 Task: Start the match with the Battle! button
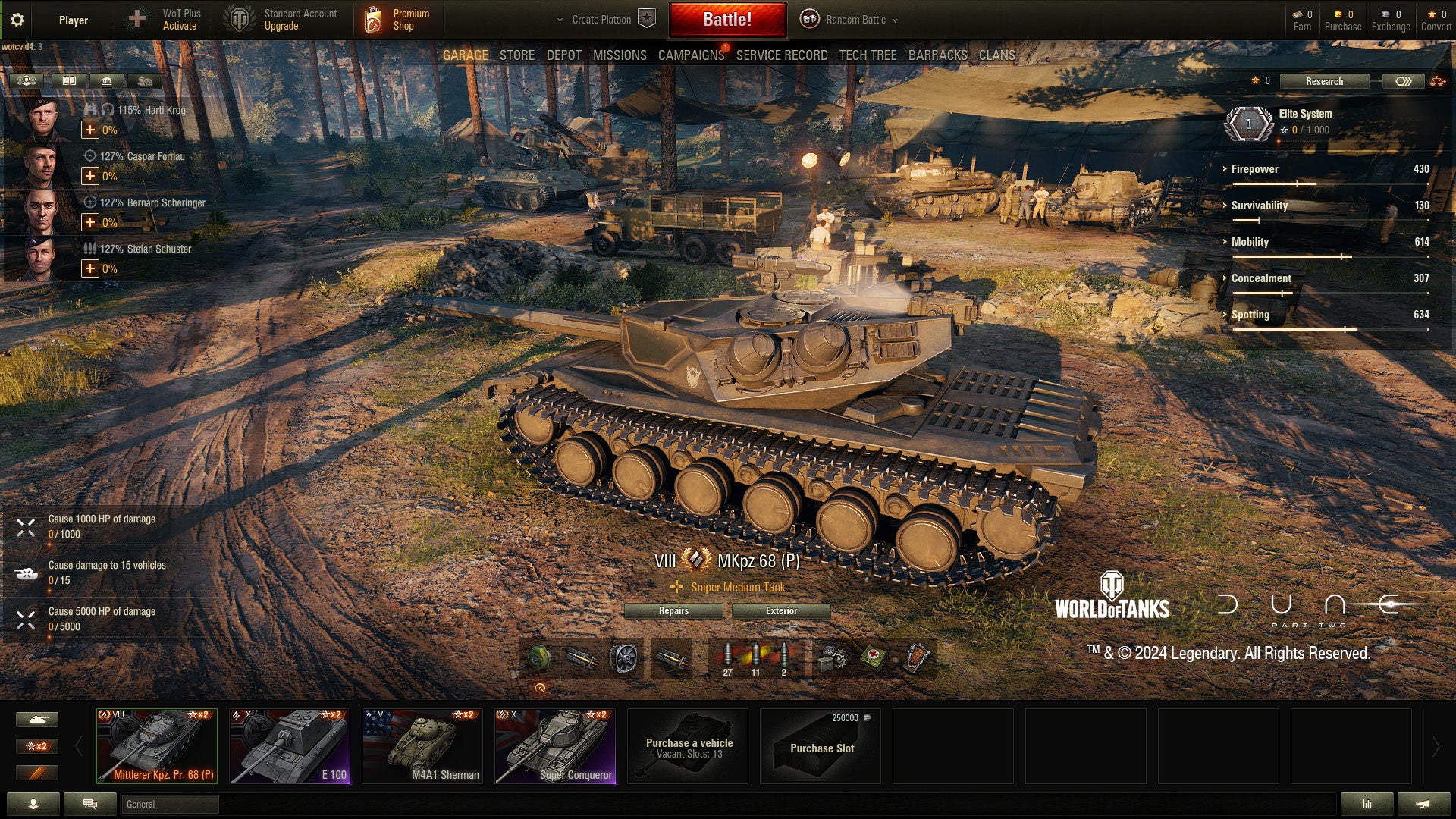pos(726,20)
